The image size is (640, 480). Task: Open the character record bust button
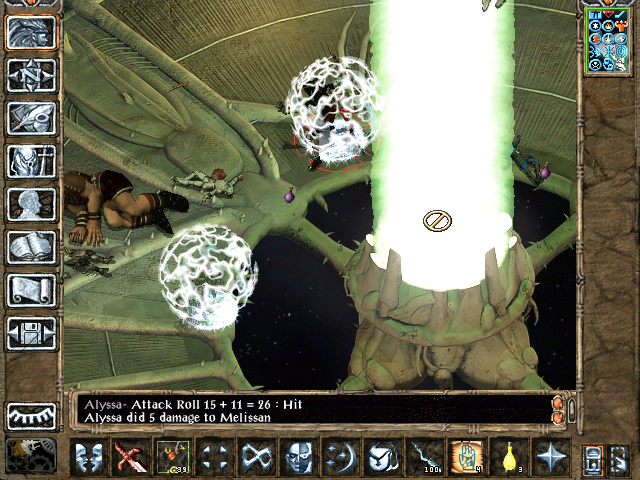point(30,204)
